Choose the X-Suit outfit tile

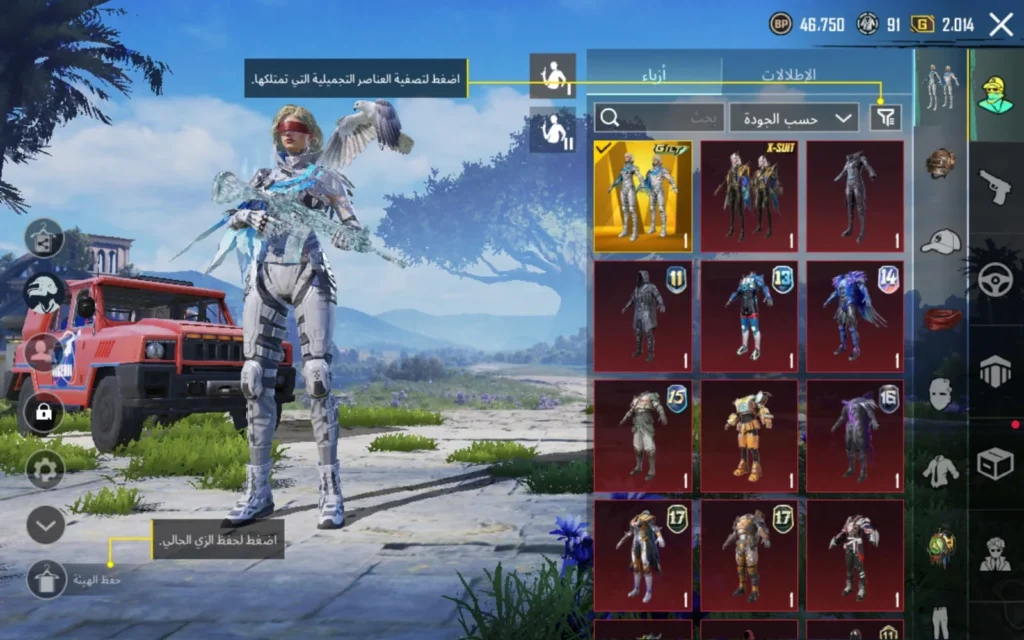(749, 196)
